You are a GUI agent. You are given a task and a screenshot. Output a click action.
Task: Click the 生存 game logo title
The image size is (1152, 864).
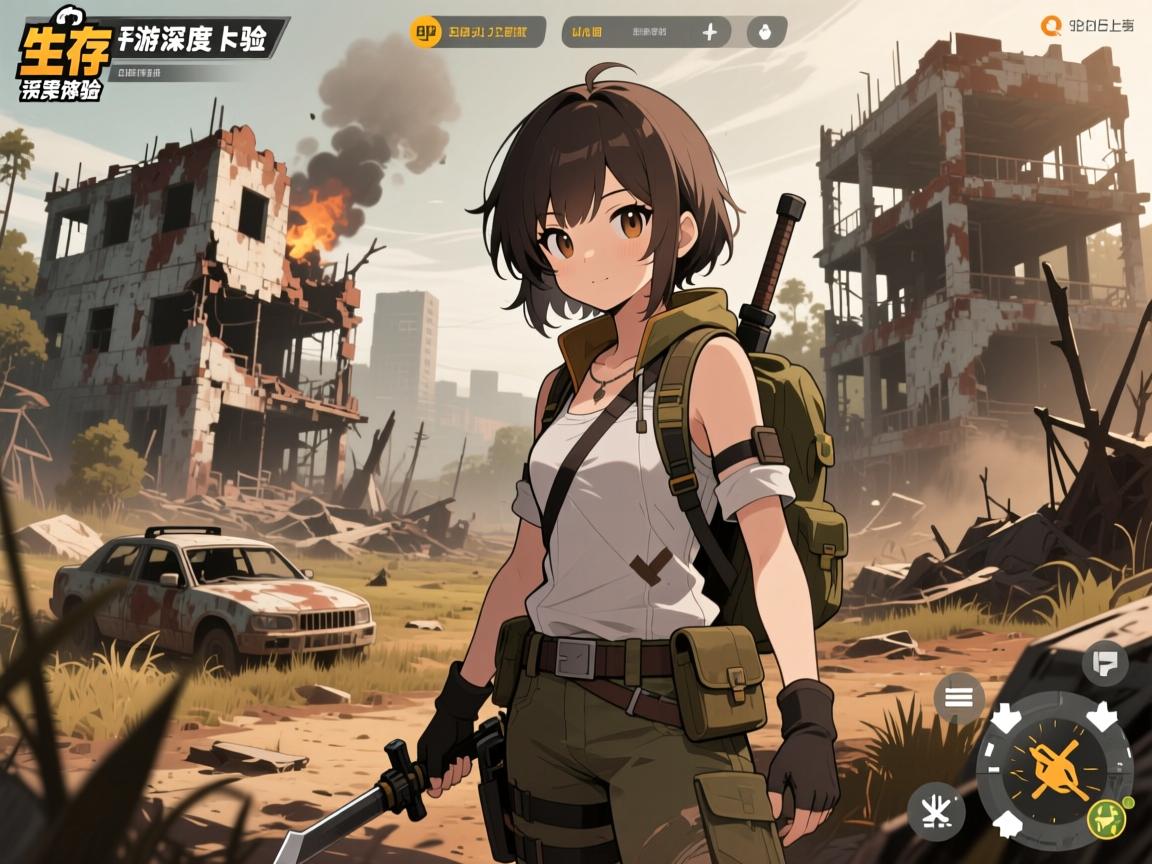tap(62, 50)
